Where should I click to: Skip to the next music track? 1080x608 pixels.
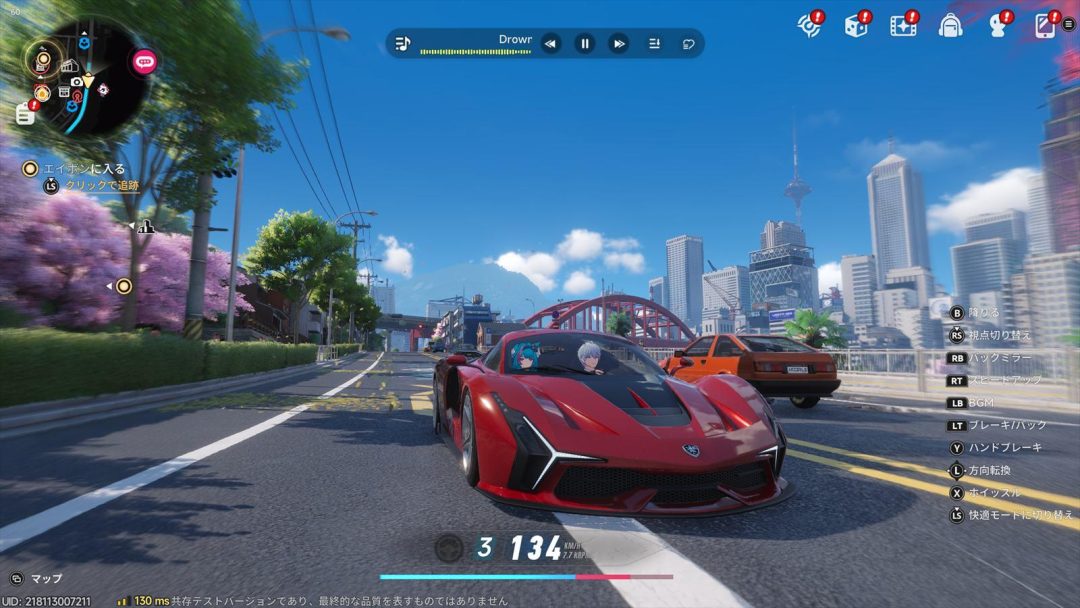619,43
